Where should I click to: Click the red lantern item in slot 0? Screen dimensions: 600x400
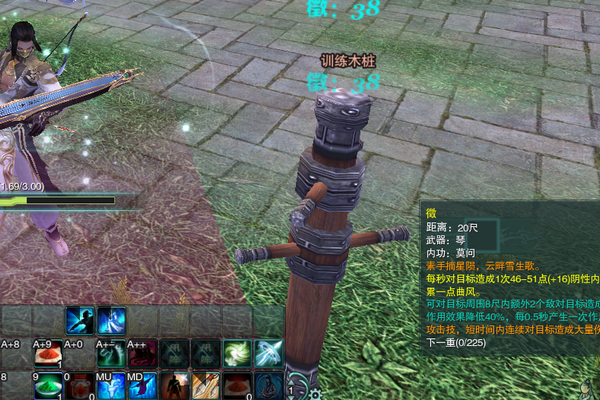click(80, 385)
